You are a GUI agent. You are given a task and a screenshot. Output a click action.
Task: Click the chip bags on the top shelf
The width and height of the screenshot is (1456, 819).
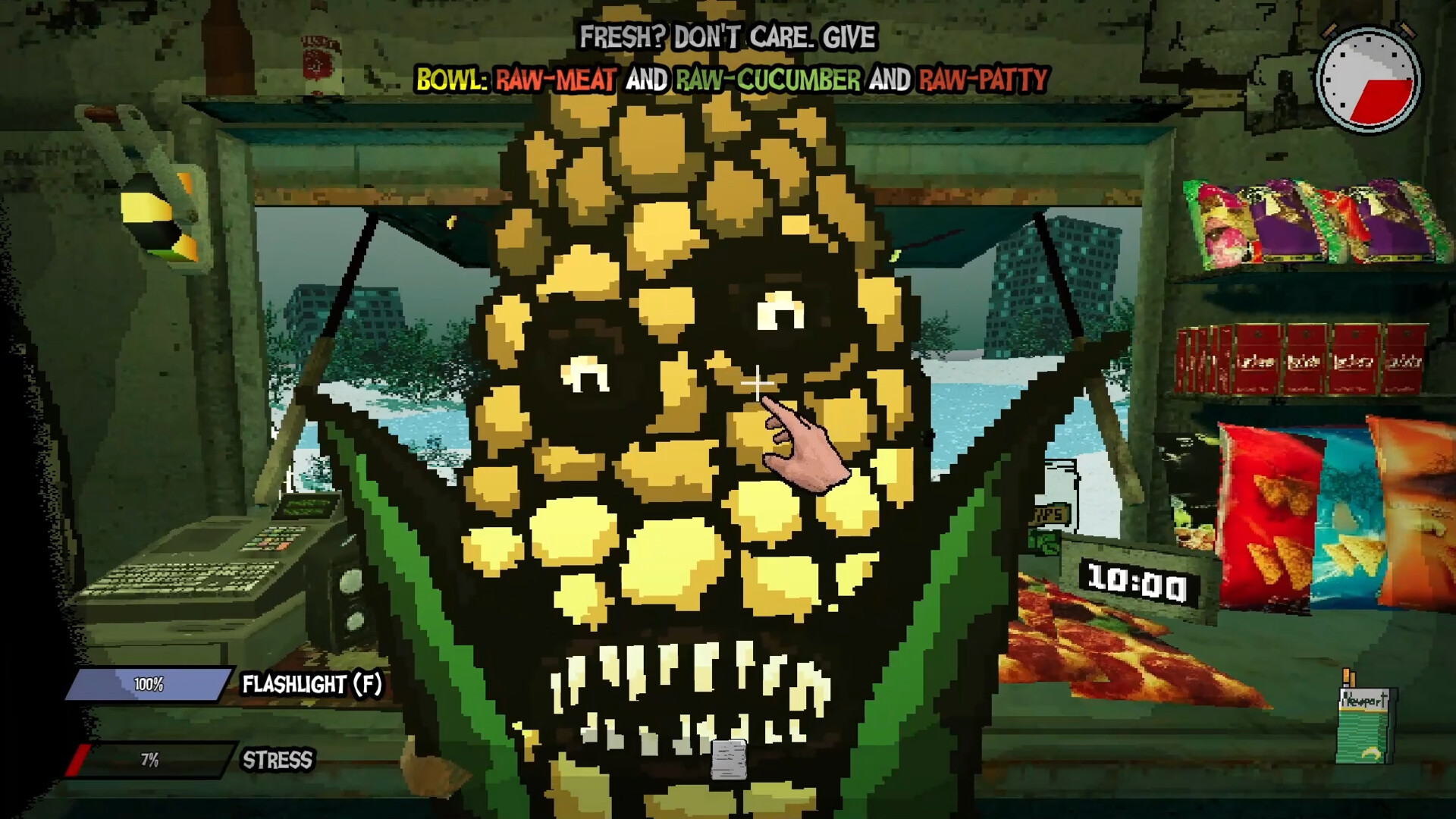(x=1319, y=220)
